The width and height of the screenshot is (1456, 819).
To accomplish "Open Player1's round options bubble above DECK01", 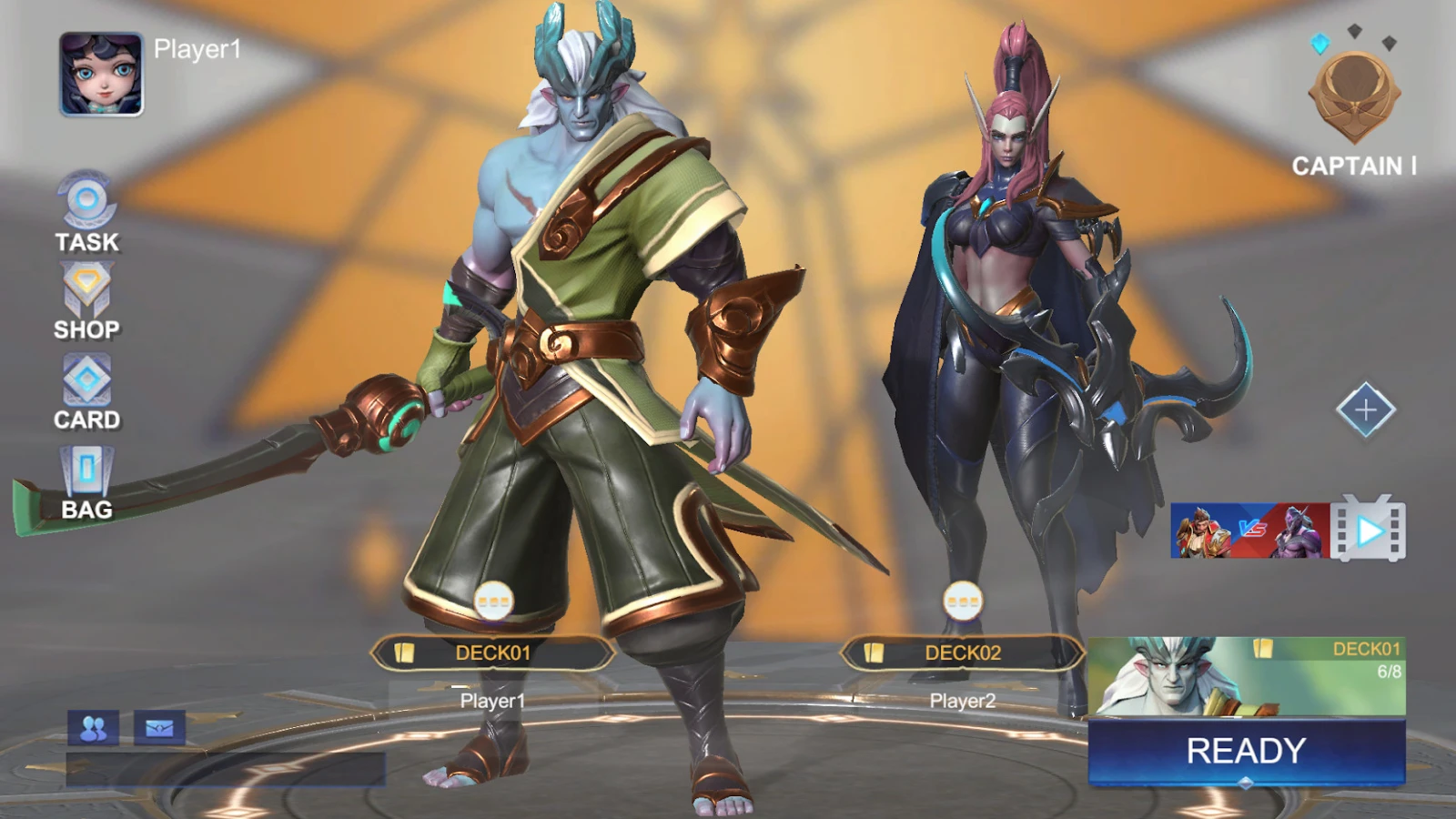I will point(493,601).
